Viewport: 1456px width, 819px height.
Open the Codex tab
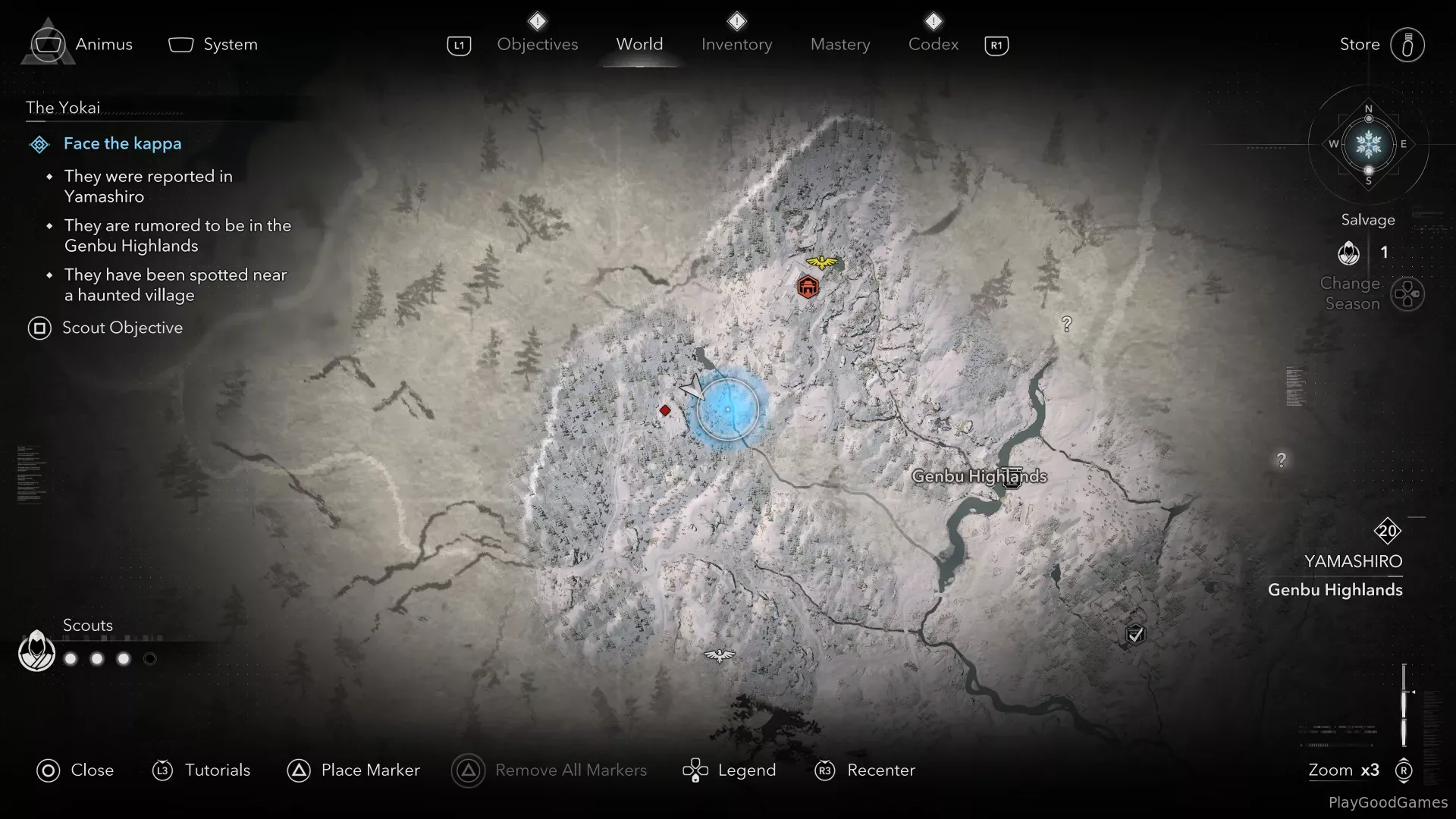click(x=933, y=45)
